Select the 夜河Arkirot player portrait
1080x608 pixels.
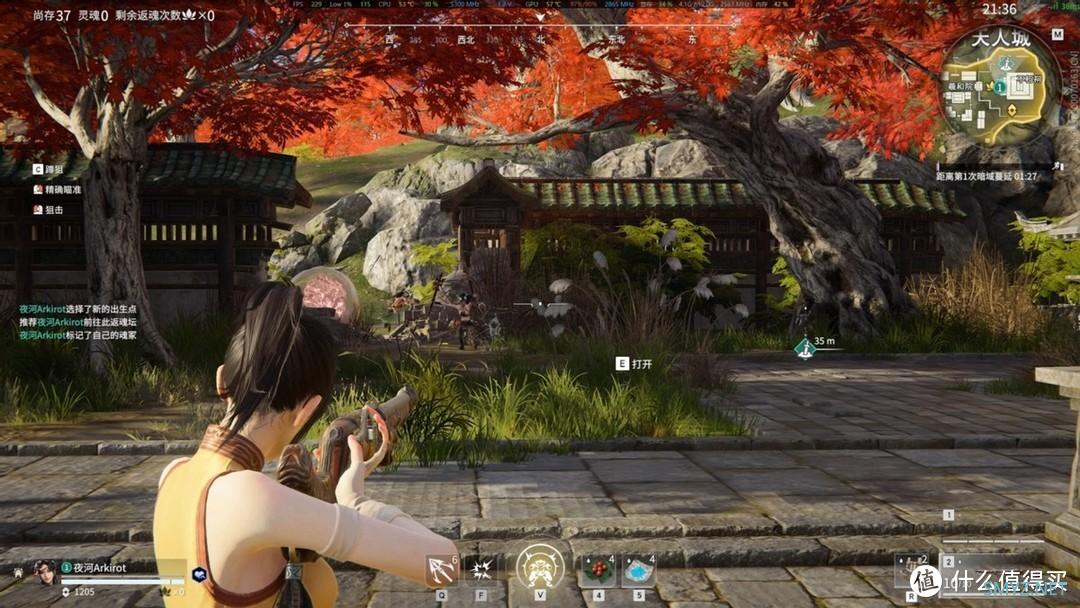click(44, 570)
